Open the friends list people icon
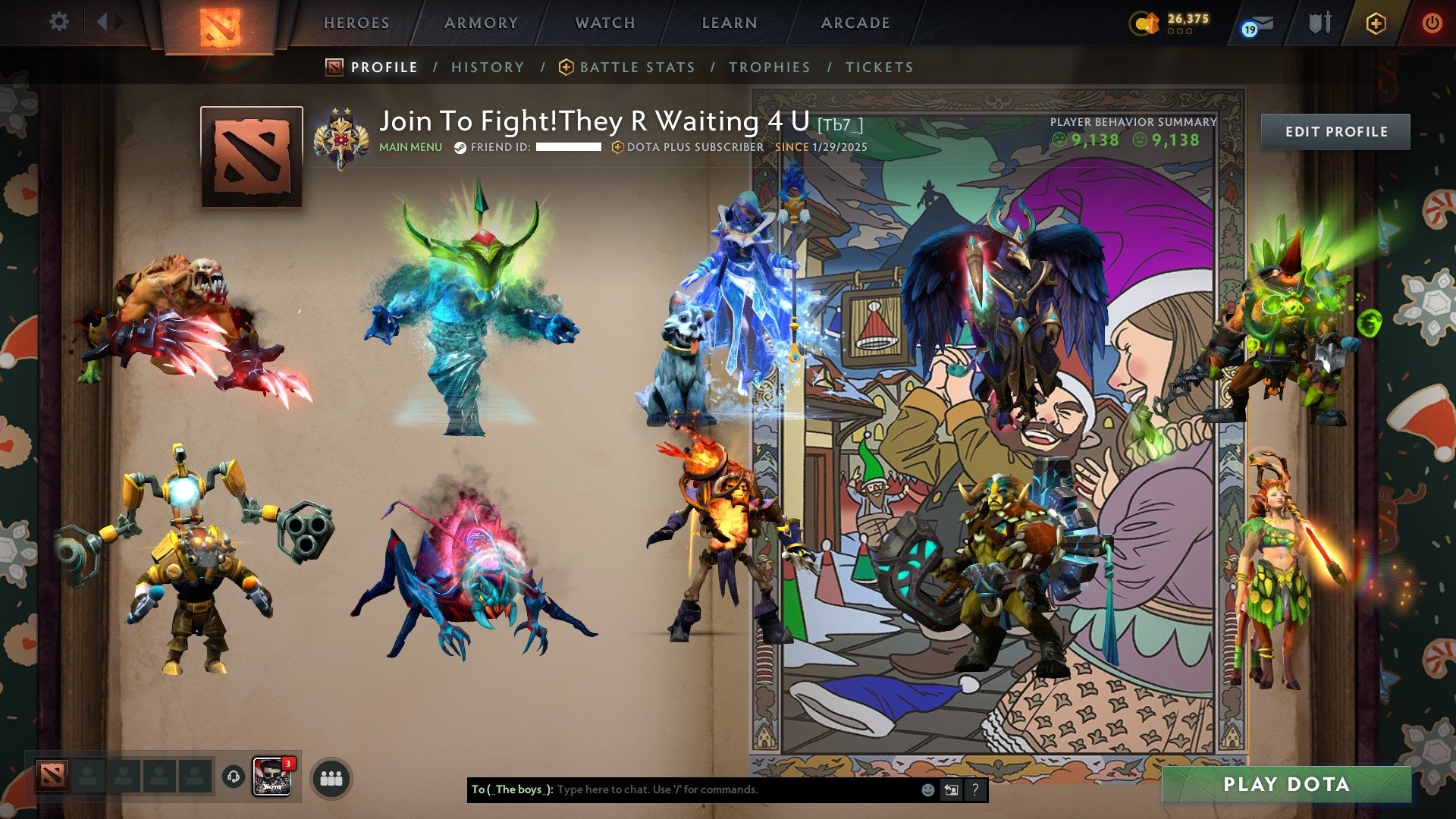 tap(329, 777)
